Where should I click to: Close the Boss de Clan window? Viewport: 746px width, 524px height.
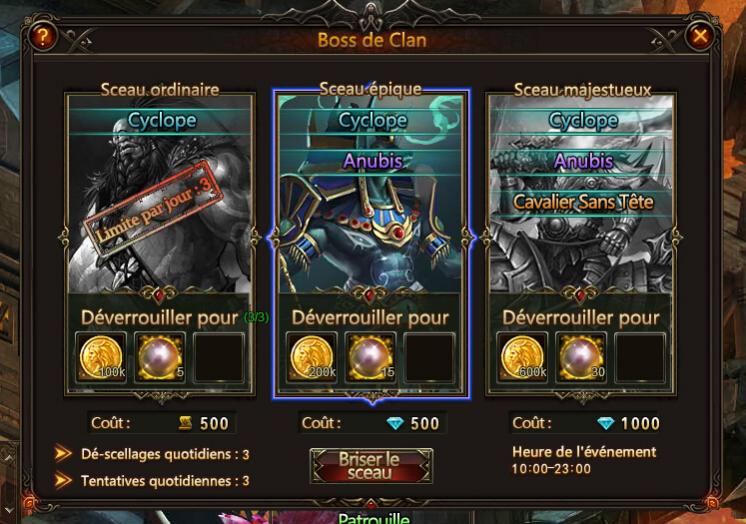click(701, 37)
